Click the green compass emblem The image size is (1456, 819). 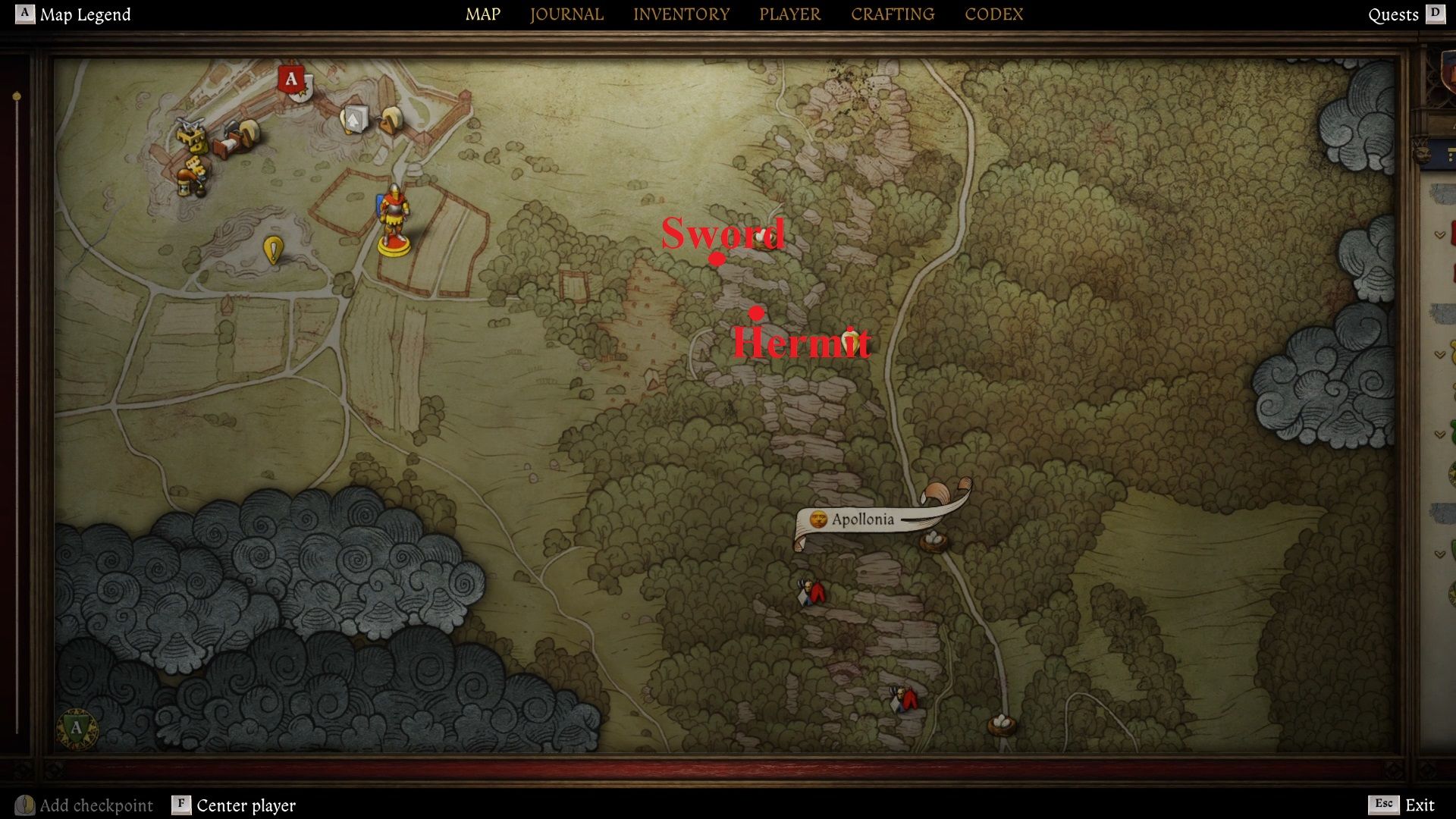click(x=77, y=729)
